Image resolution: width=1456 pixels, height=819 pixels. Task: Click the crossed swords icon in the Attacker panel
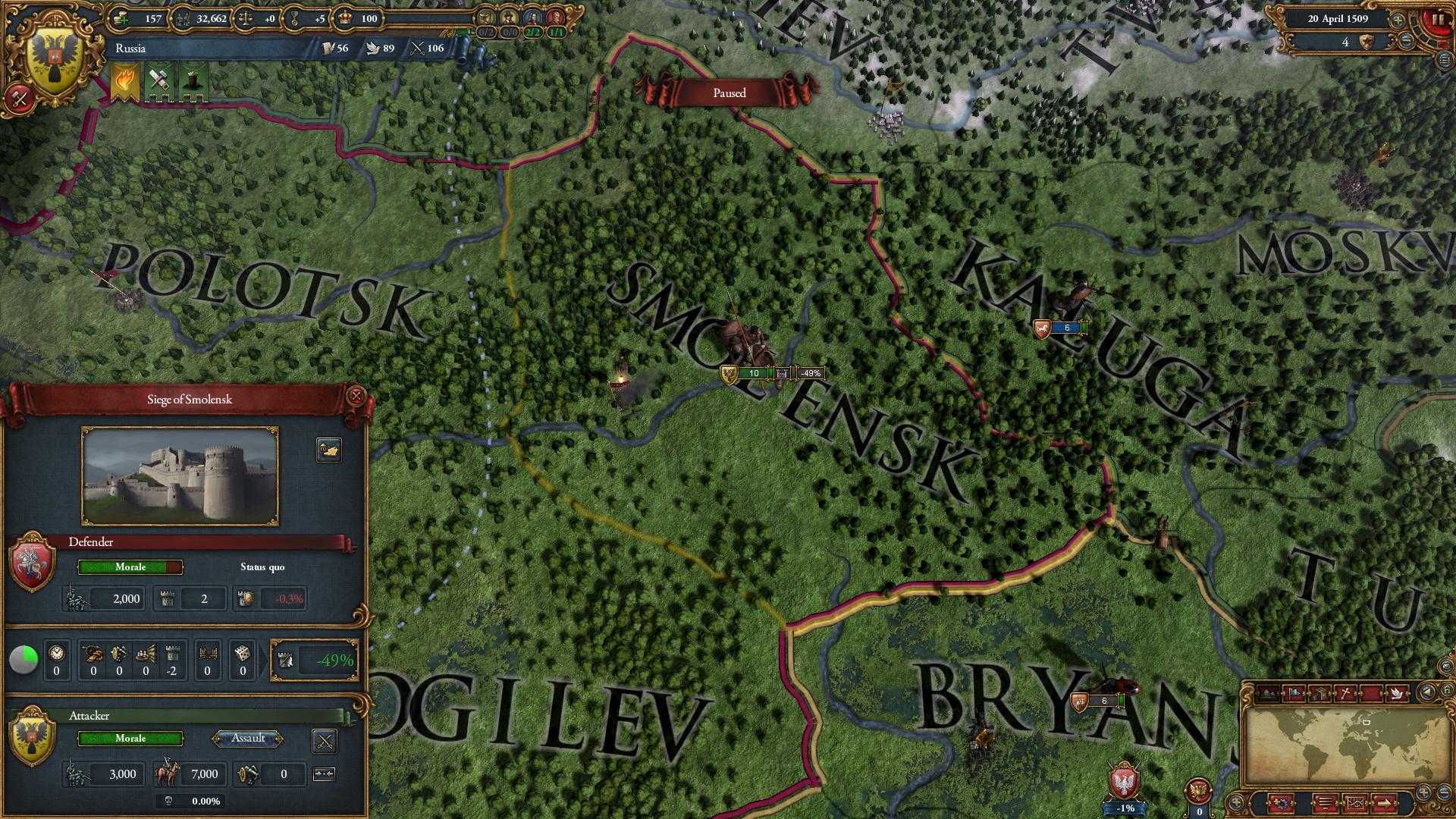point(326,739)
